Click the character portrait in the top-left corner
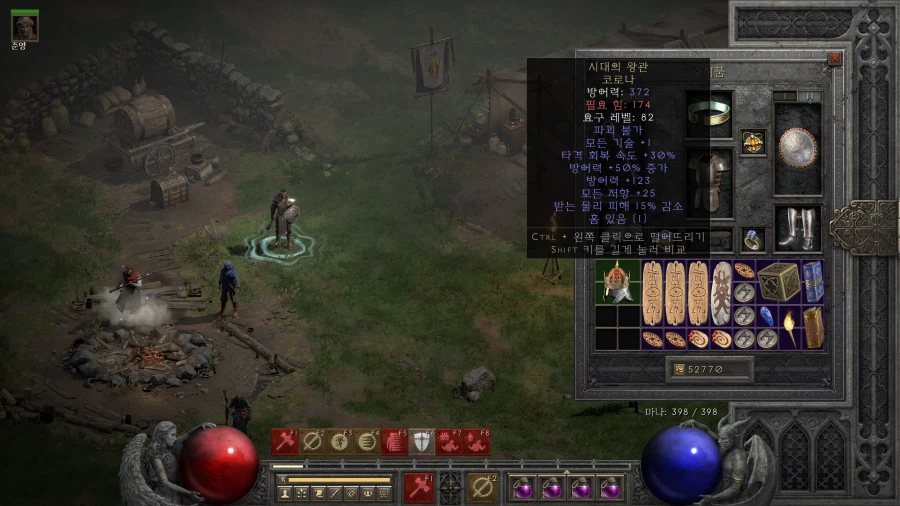The height and width of the screenshot is (506, 900). (25, 27)
